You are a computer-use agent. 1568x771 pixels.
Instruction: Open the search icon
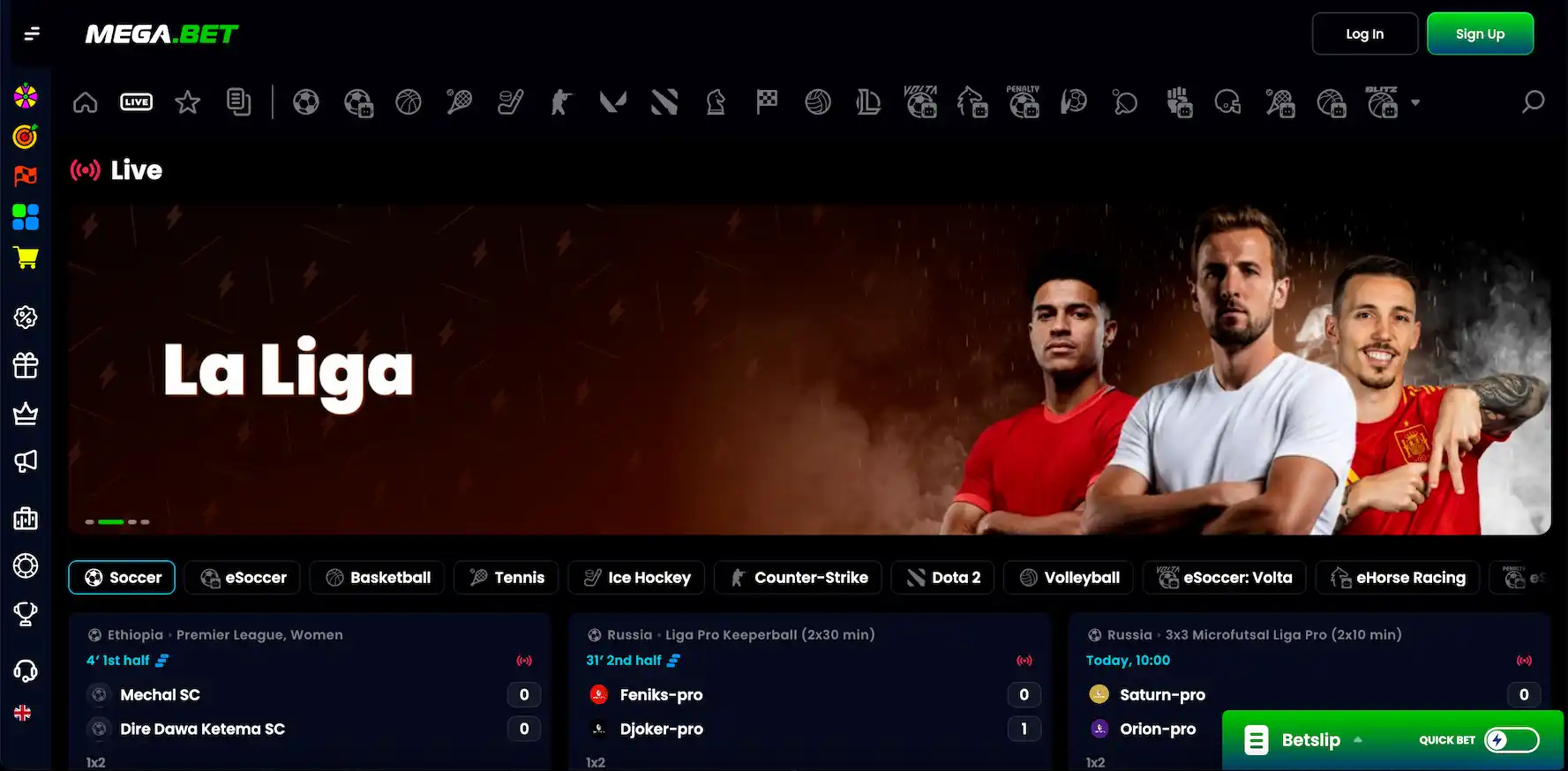click(x=1533, y=101)
